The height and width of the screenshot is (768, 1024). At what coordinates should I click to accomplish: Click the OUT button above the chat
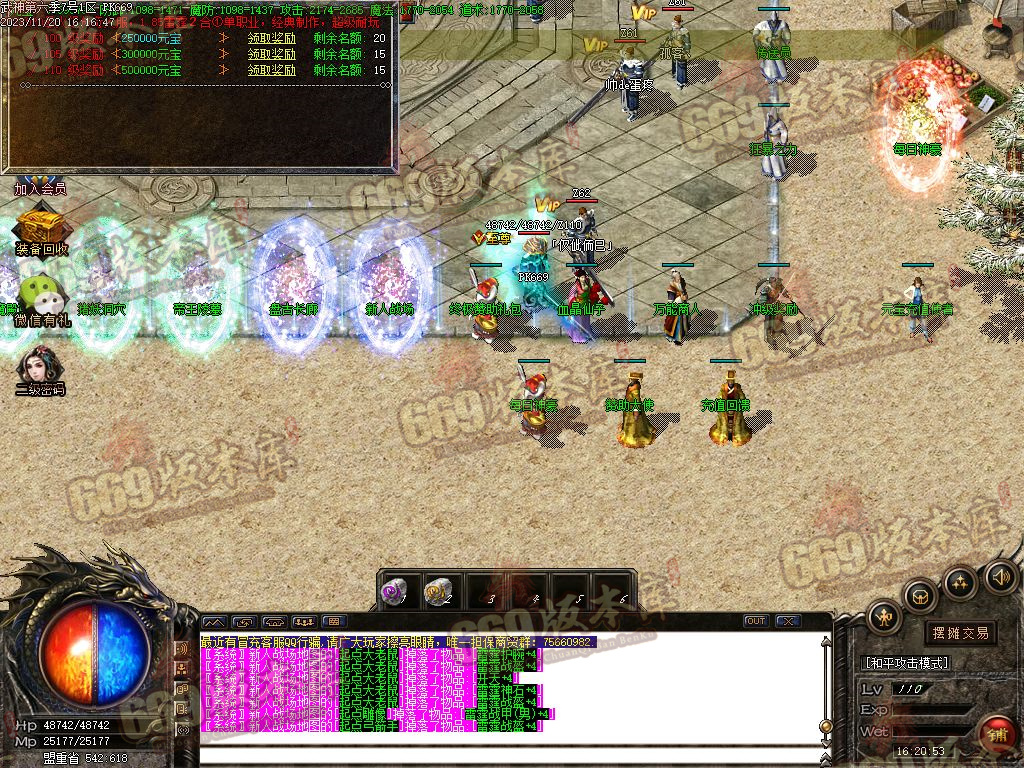pos(756,621)
